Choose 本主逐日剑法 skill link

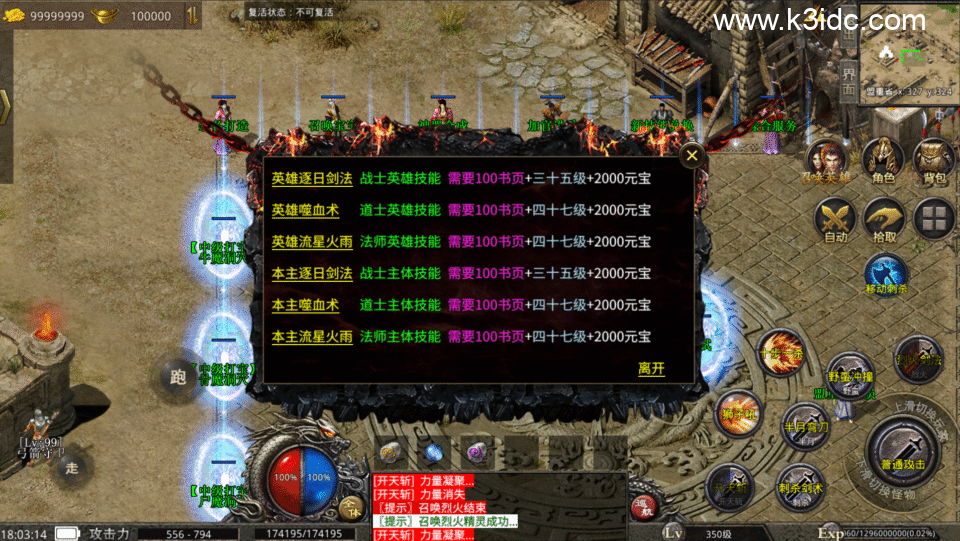pos(312,273)
